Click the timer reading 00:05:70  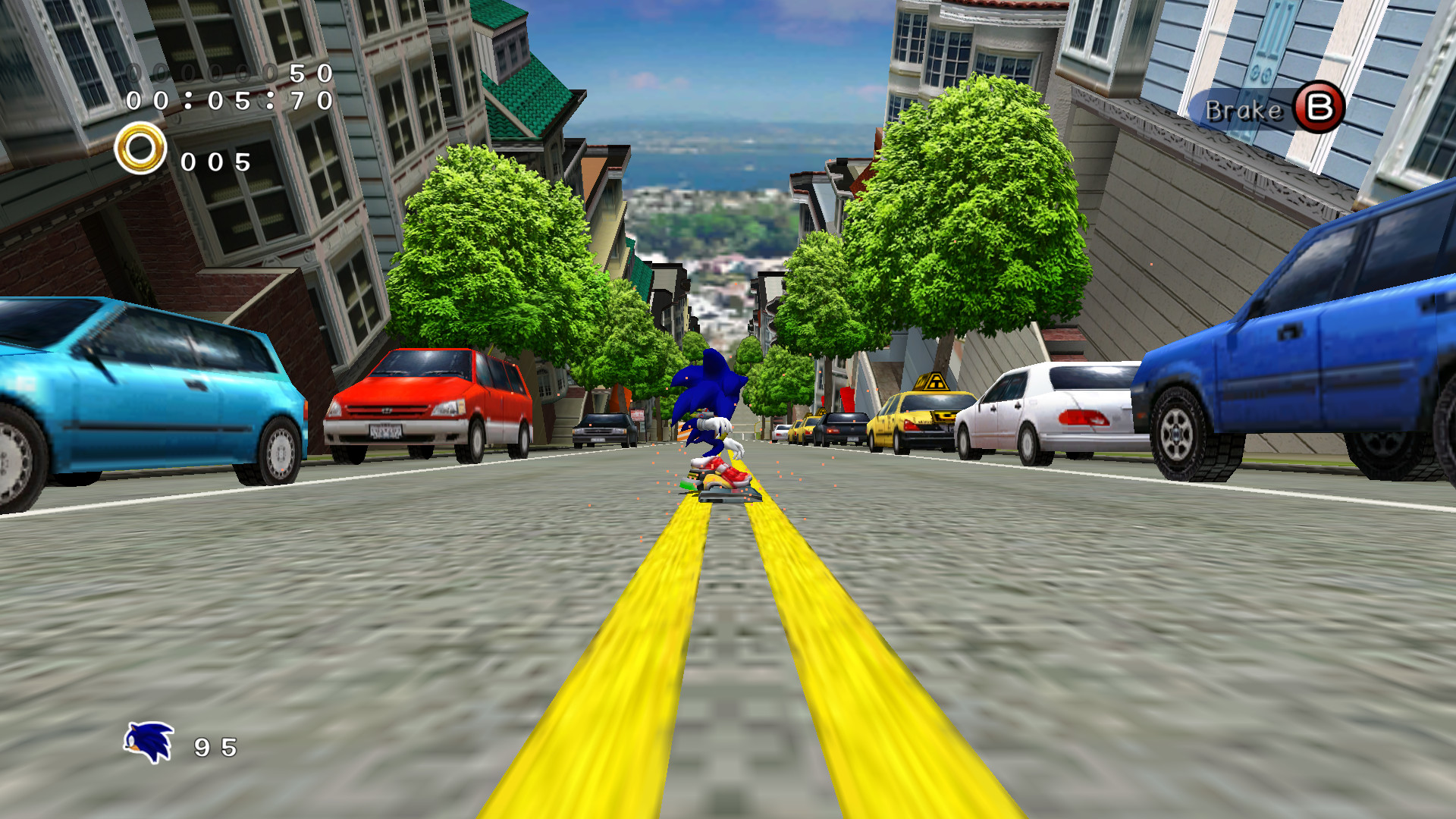(227, 101)
